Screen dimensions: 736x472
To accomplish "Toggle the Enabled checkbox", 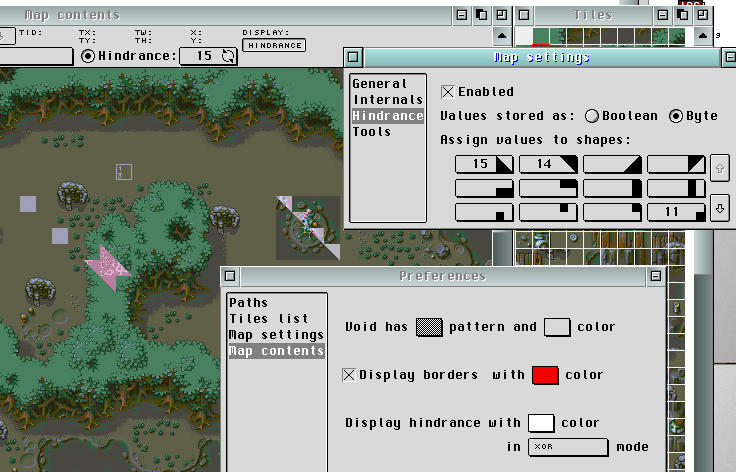I will click(448, 92).
